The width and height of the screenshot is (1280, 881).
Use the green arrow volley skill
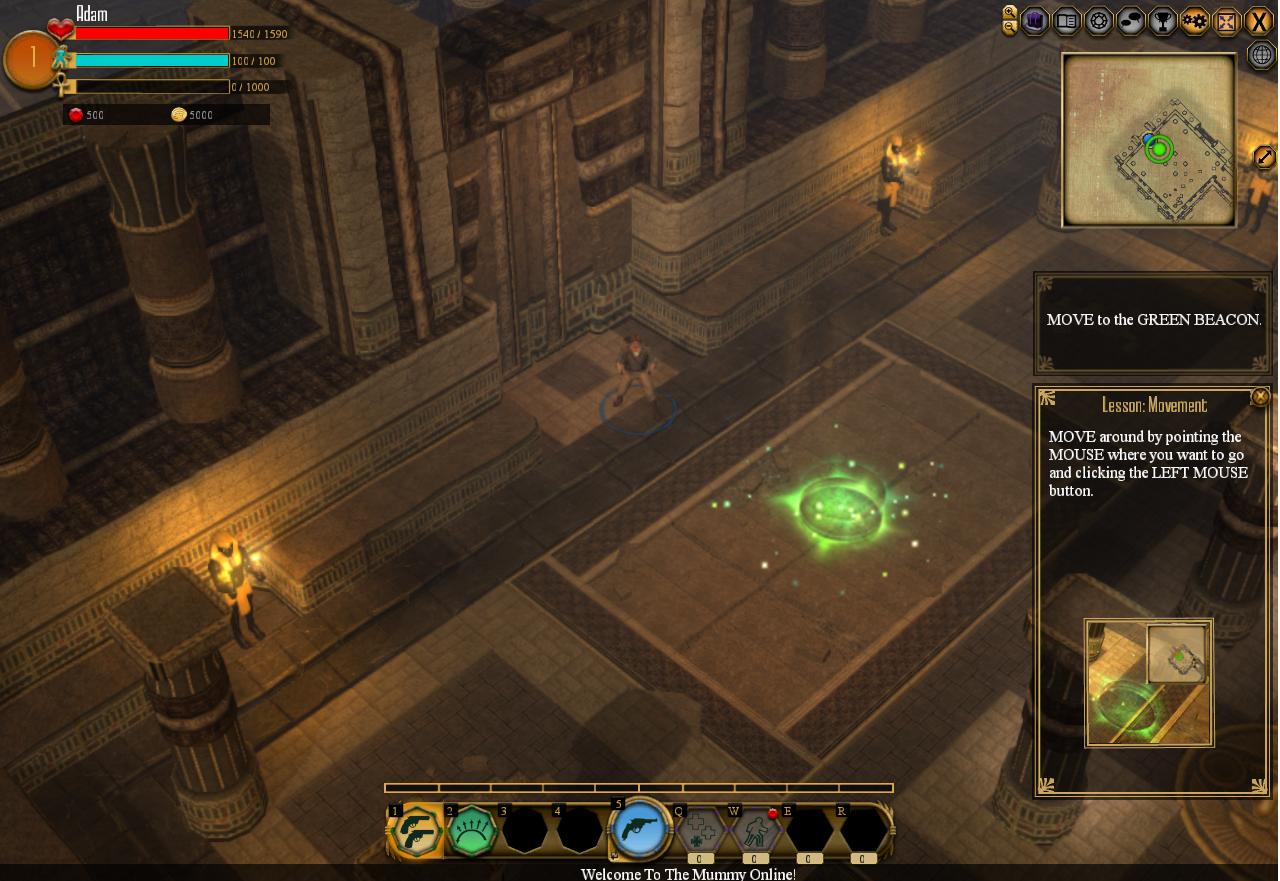tap(472, 831)
